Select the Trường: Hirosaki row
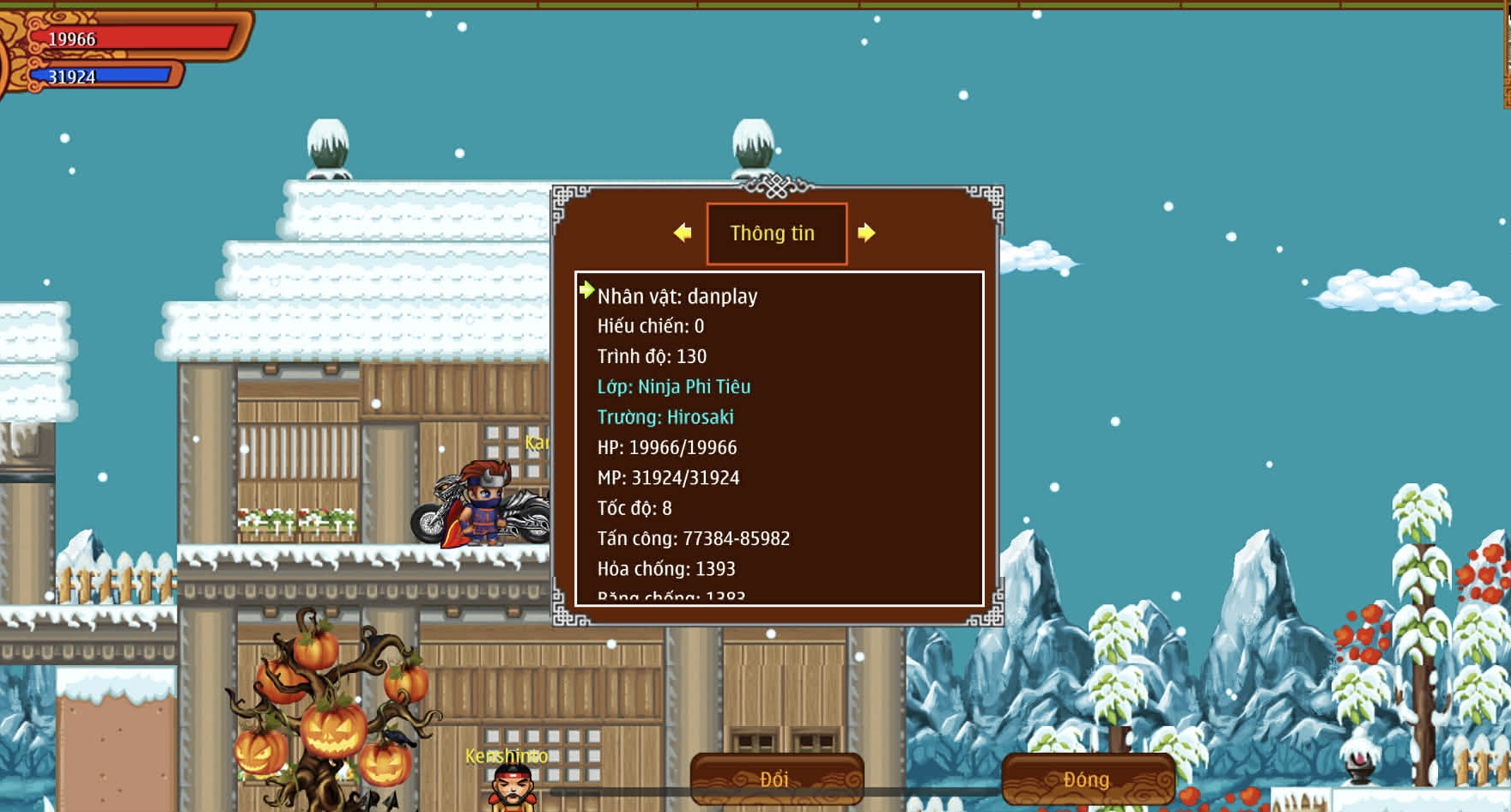This screenshot has width=1511, height=812. (x=665, y=417)
